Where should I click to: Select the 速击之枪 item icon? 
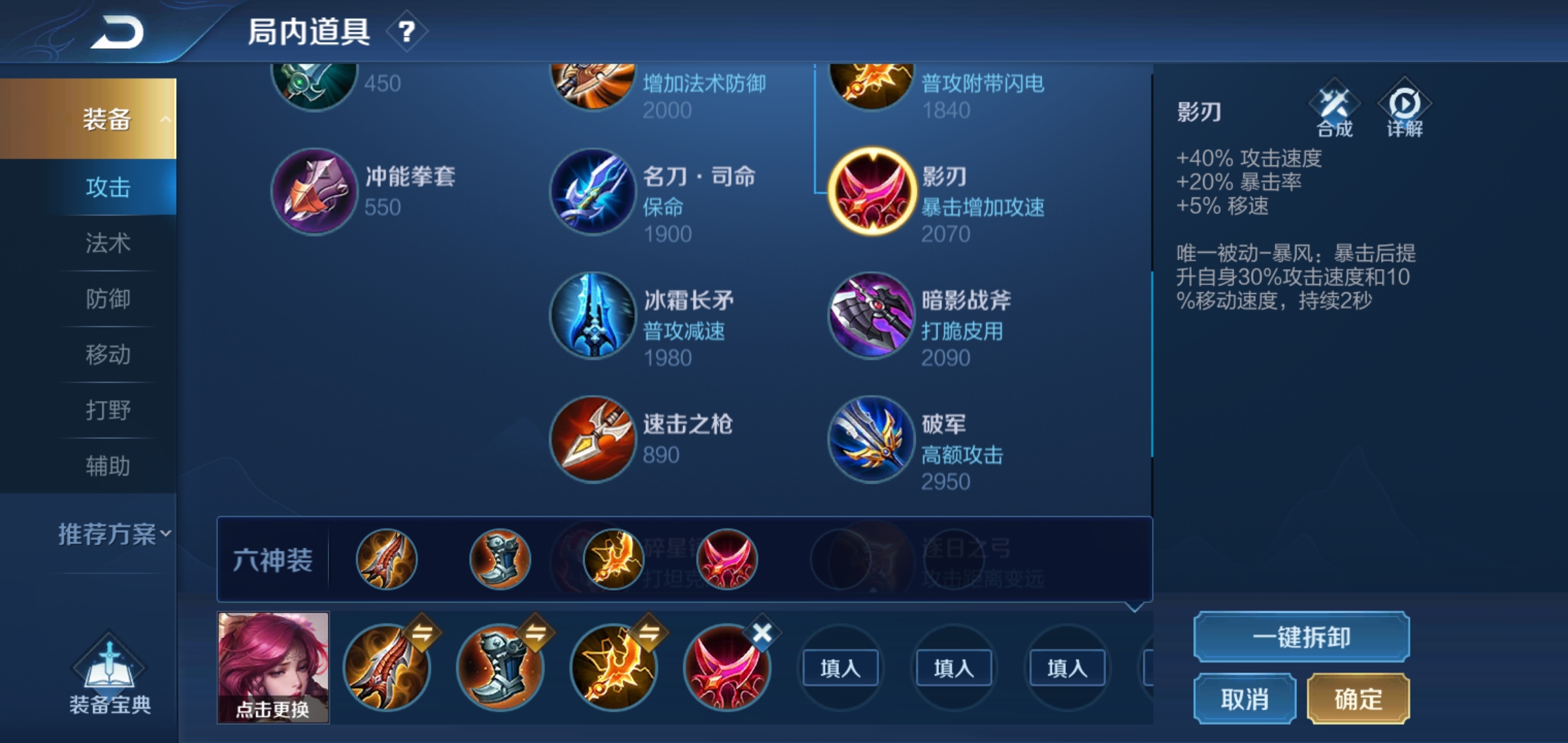click(593, 439)
